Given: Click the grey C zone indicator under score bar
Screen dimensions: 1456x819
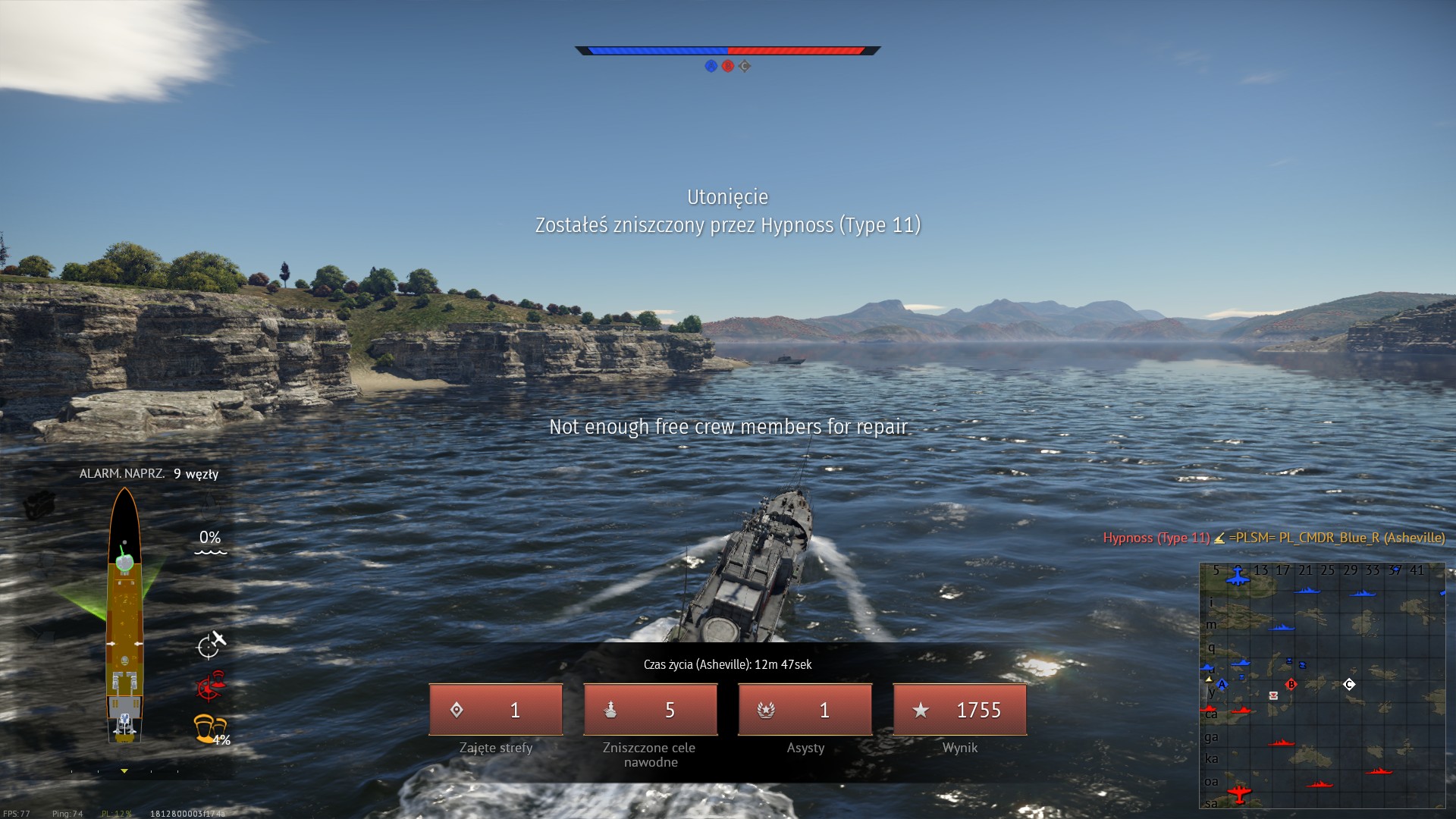Looking at the screenshot, I should pyautogui.click(x=745, y=66).
